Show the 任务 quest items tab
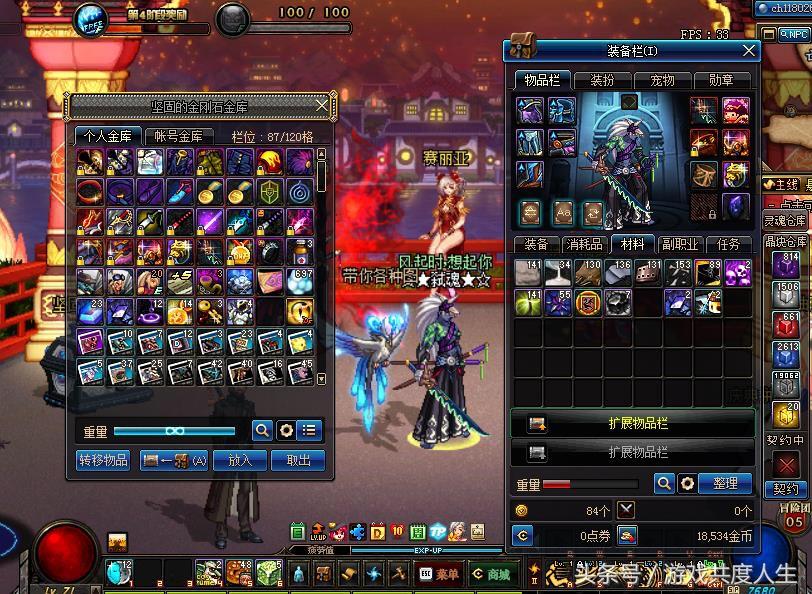 click(729, 244)
